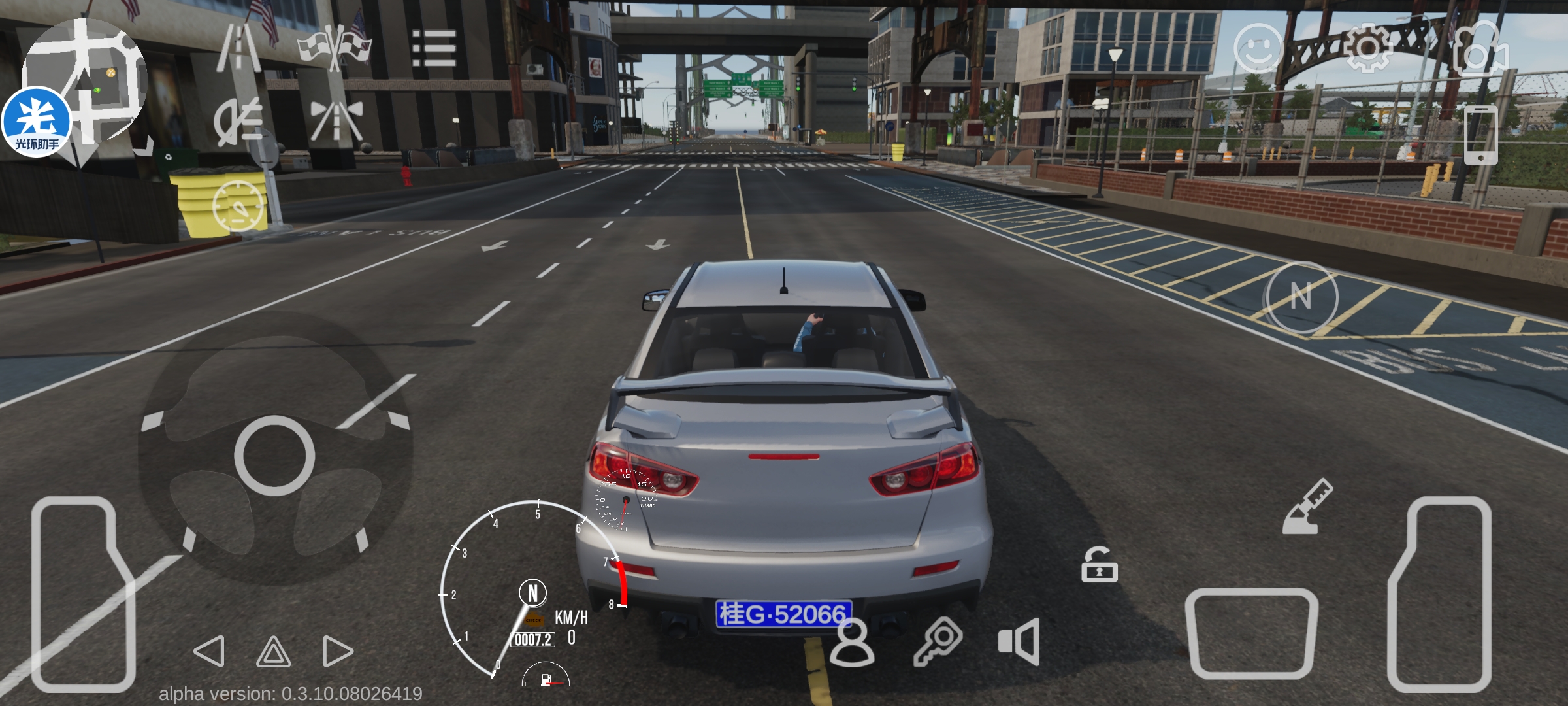Activate the left turn signal arrow

pos(210,651)
